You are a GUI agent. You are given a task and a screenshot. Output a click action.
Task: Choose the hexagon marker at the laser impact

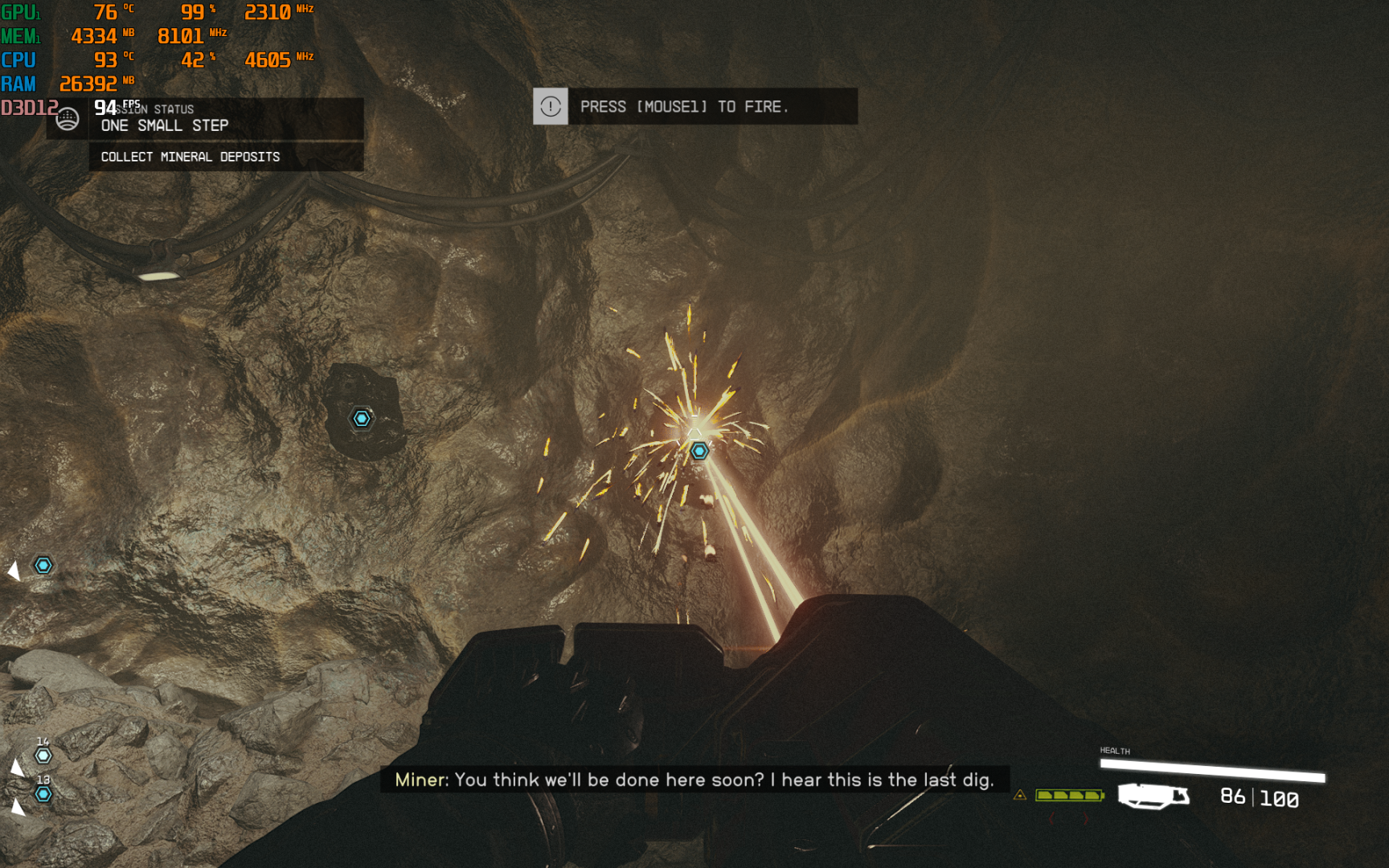[699, 451]
